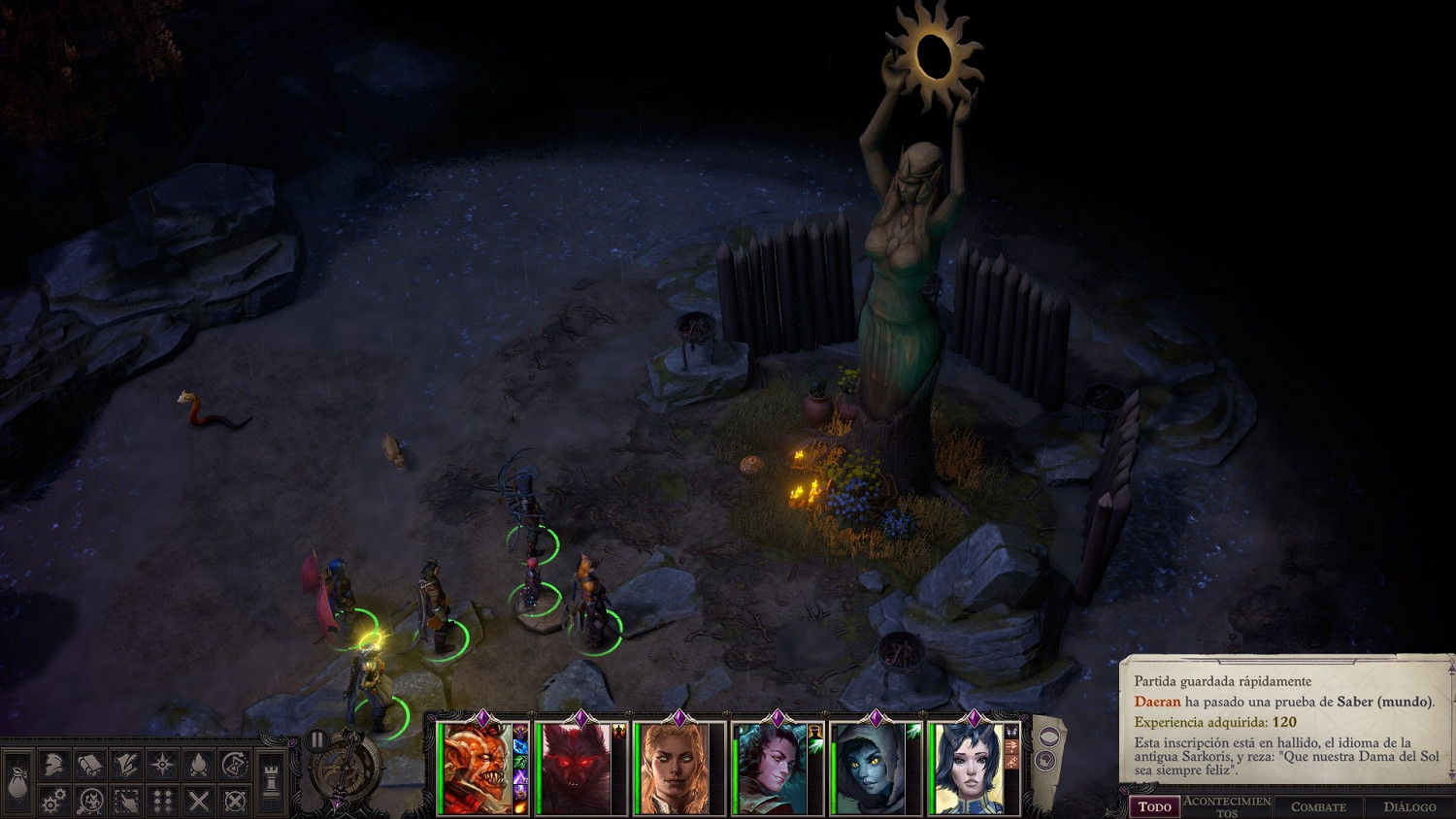Switch the log to the Combate tab
Screen dimensions: 1456x819
tap(1318, 806)
